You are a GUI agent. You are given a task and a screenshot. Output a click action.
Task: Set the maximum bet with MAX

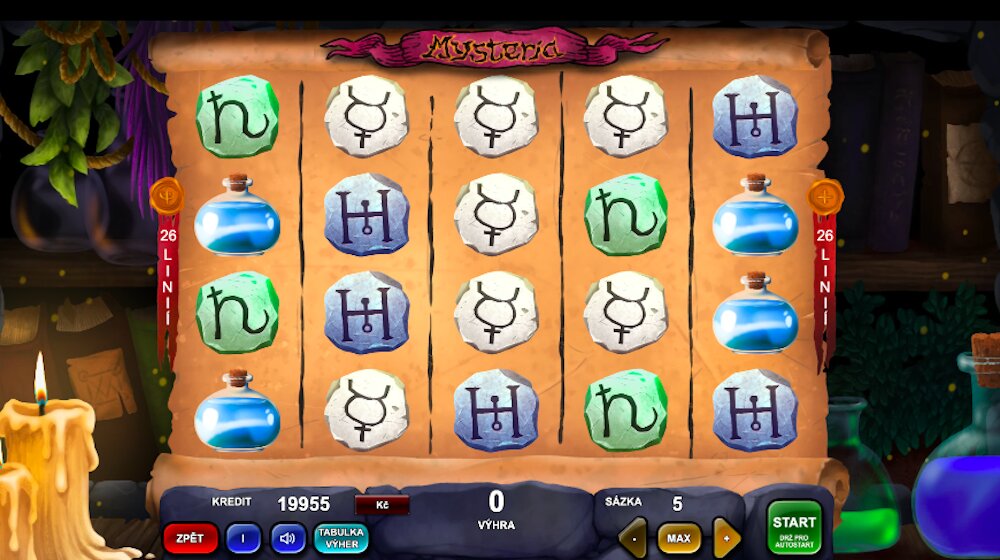(678, 539)
